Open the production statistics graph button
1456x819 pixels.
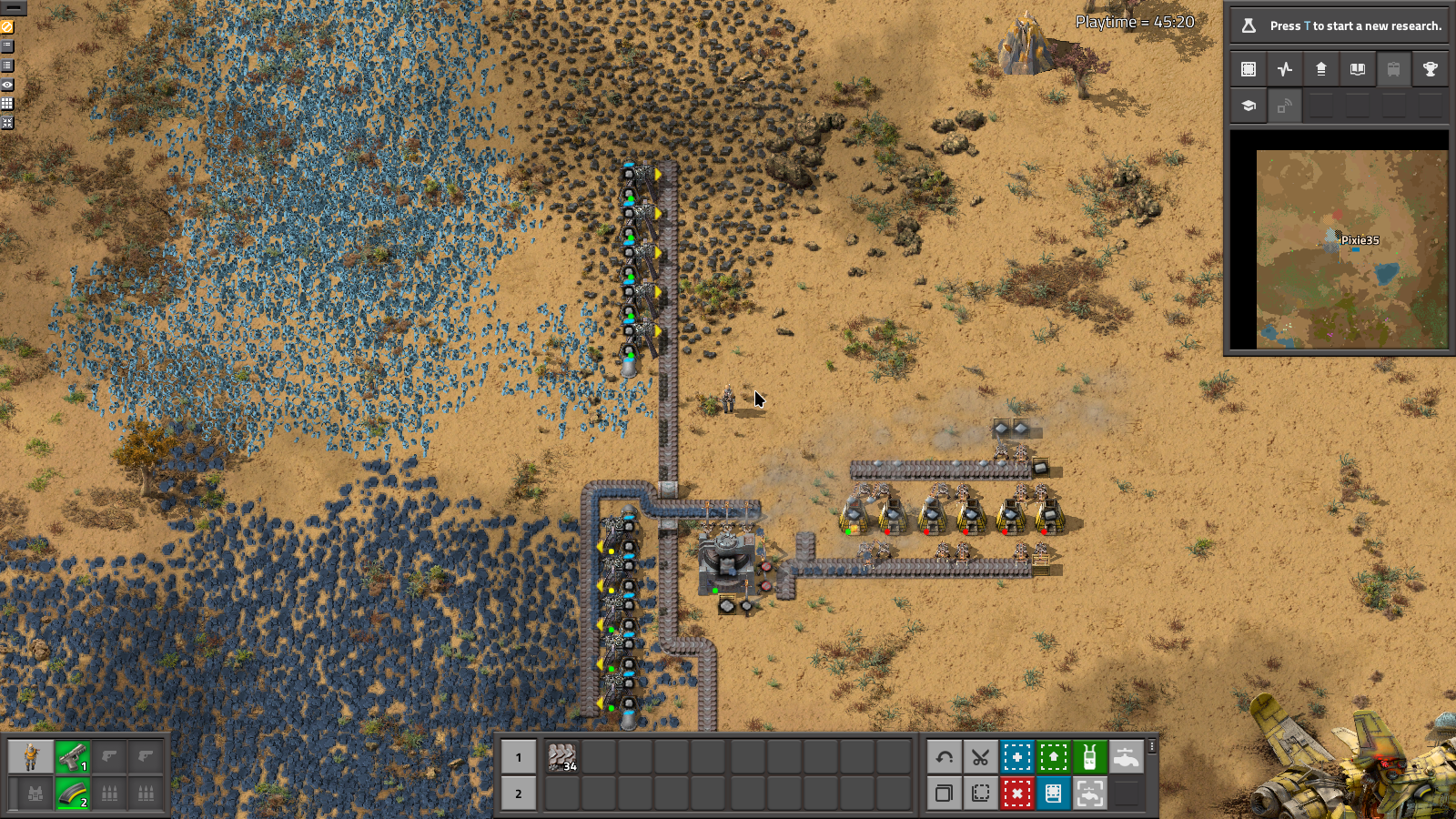point(1285,69)
